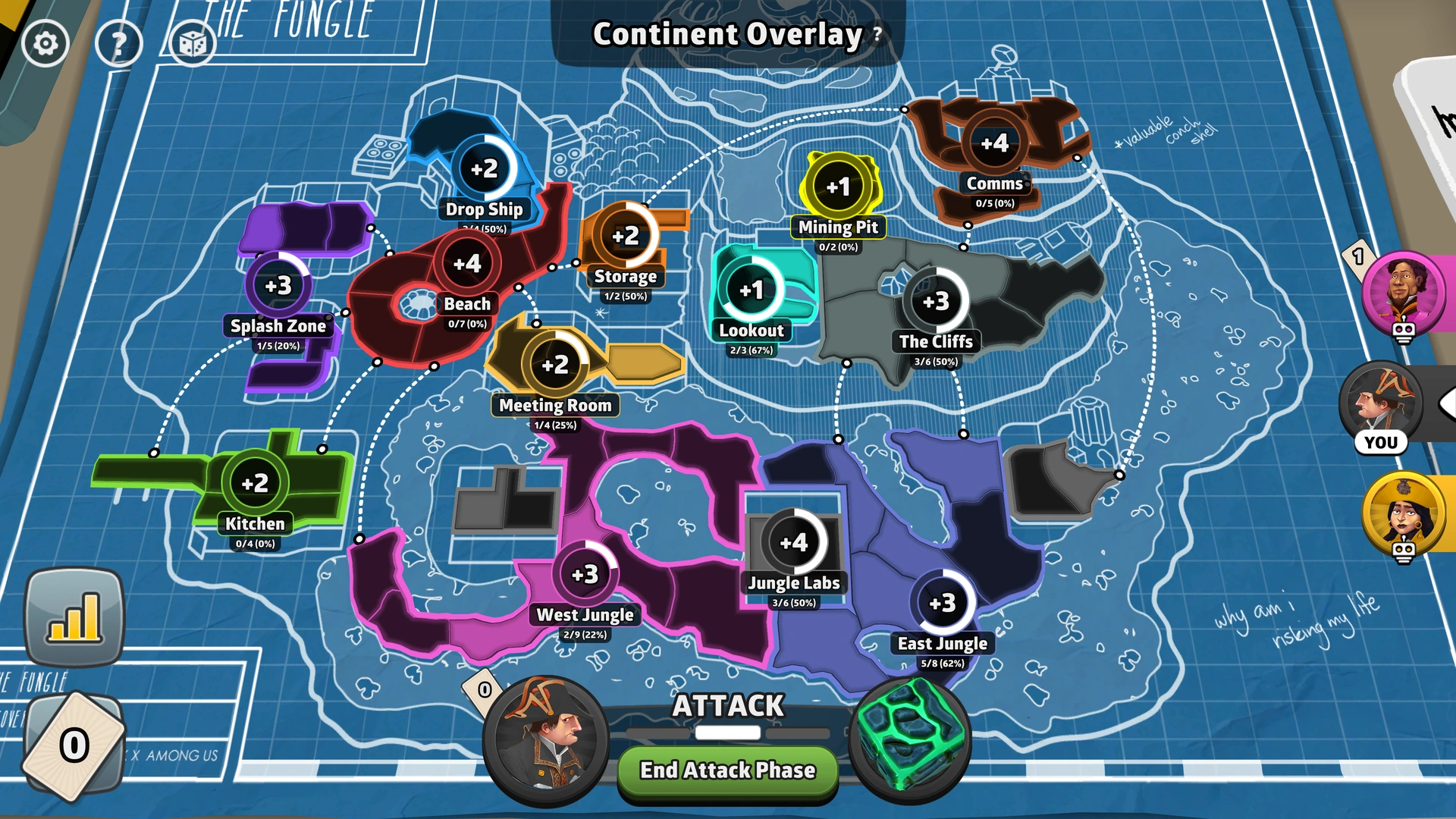1456x819 pixels.
Task: Select the Comms territory
Action: point(995,142)
